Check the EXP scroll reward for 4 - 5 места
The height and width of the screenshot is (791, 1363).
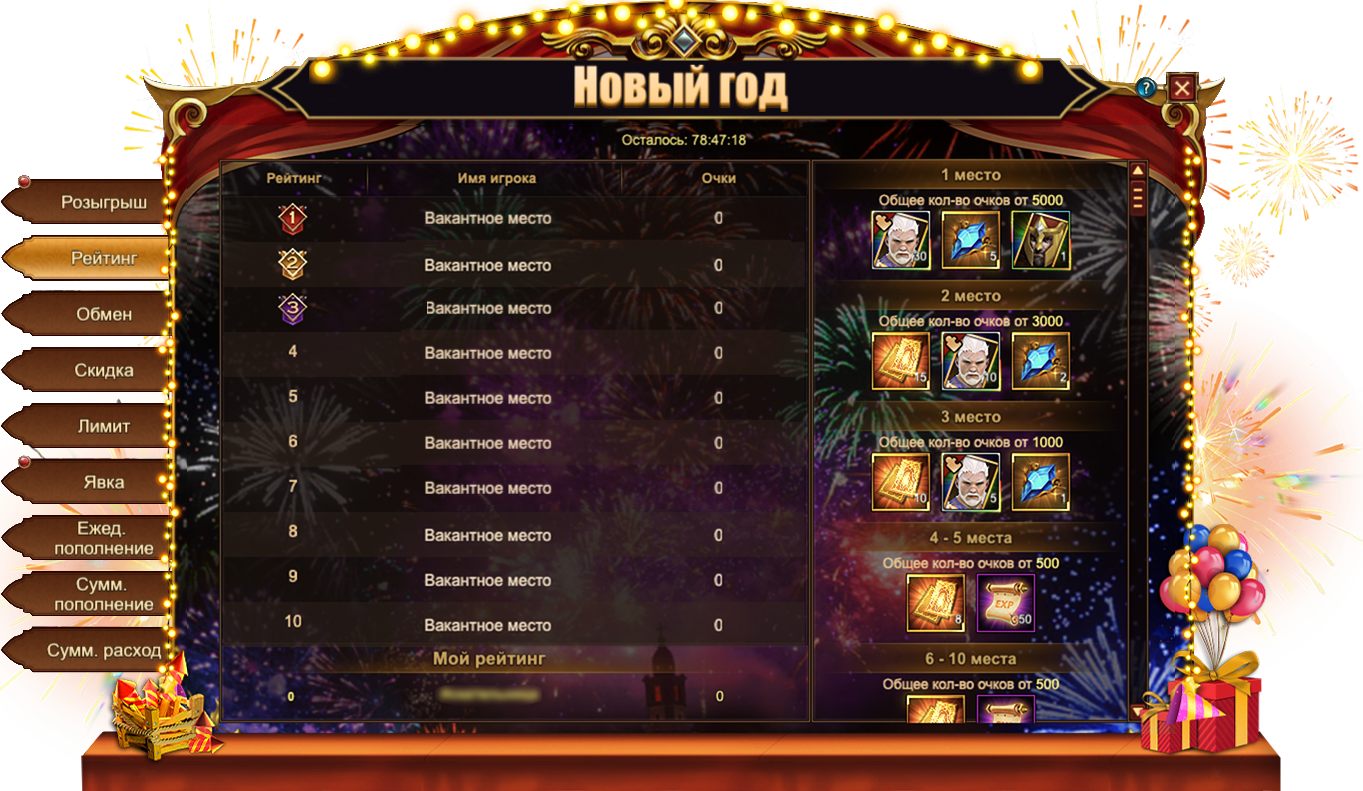pyautogui.click(x=1005, y=603)
